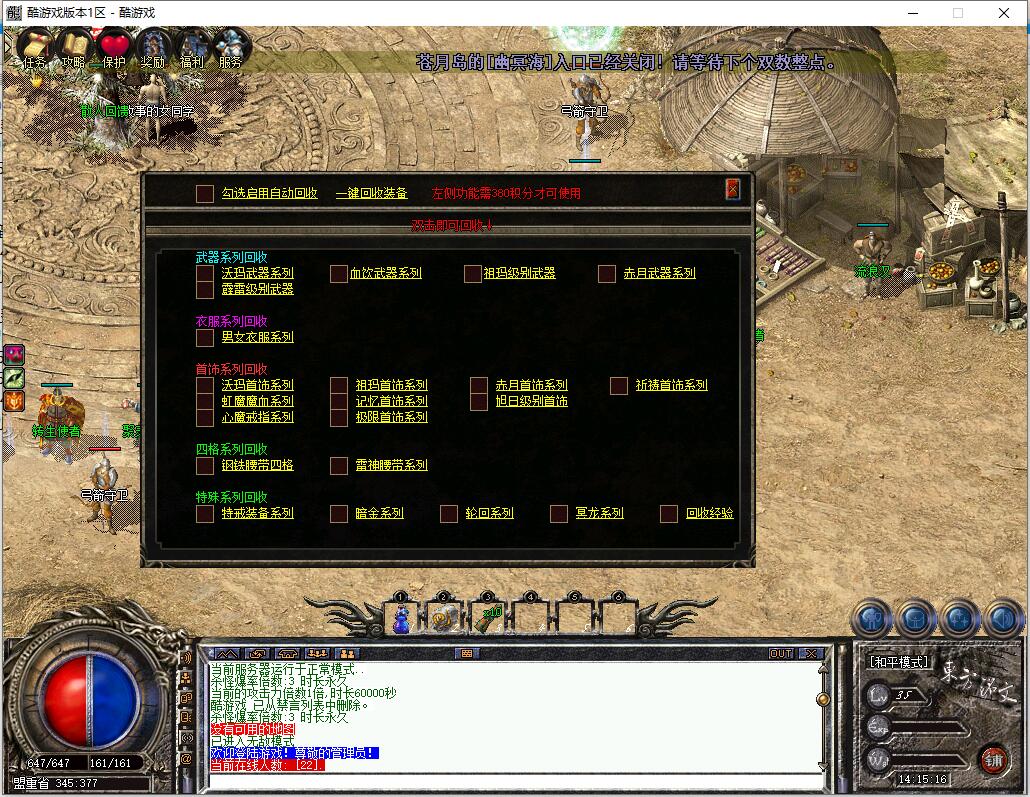
Task: Check the 沃玛武器系列 recycle box
Action: click(205, 273)
